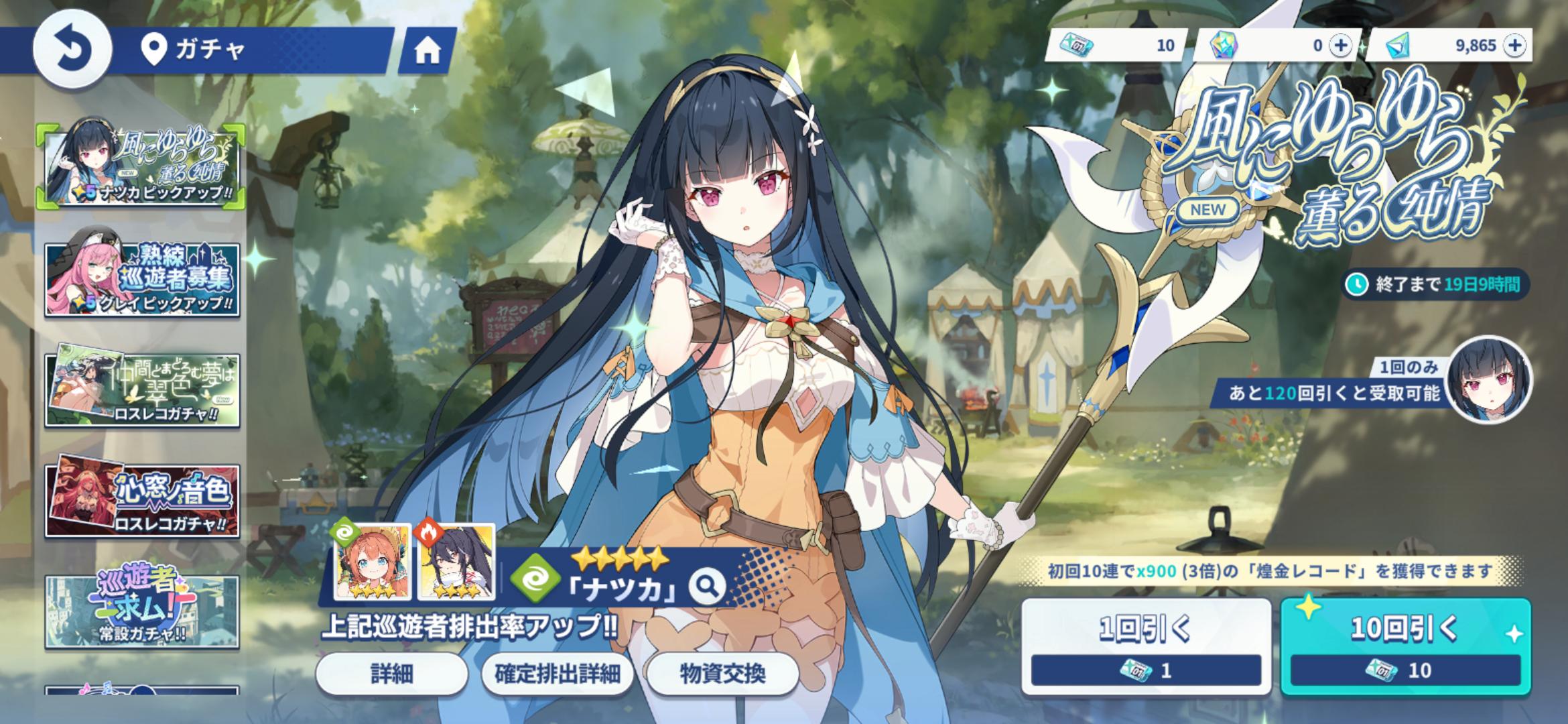Add more blue crystals with the plus button
Image resolution: width=1568 pixels, height=724 pixels.
point(1515,46)
